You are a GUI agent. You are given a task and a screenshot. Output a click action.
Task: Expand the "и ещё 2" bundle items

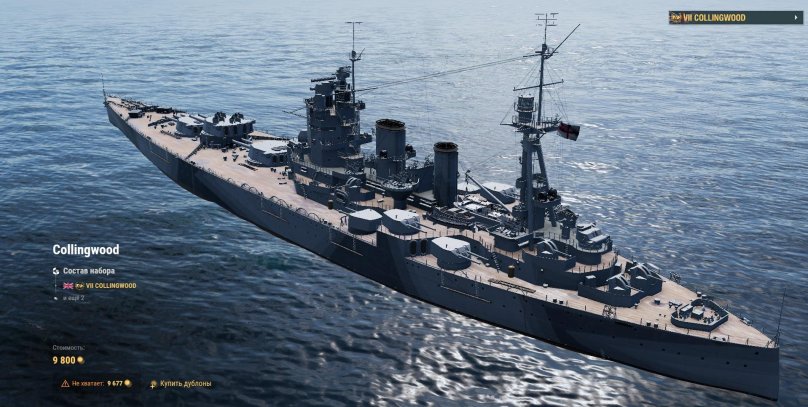(x=75, y=297)
